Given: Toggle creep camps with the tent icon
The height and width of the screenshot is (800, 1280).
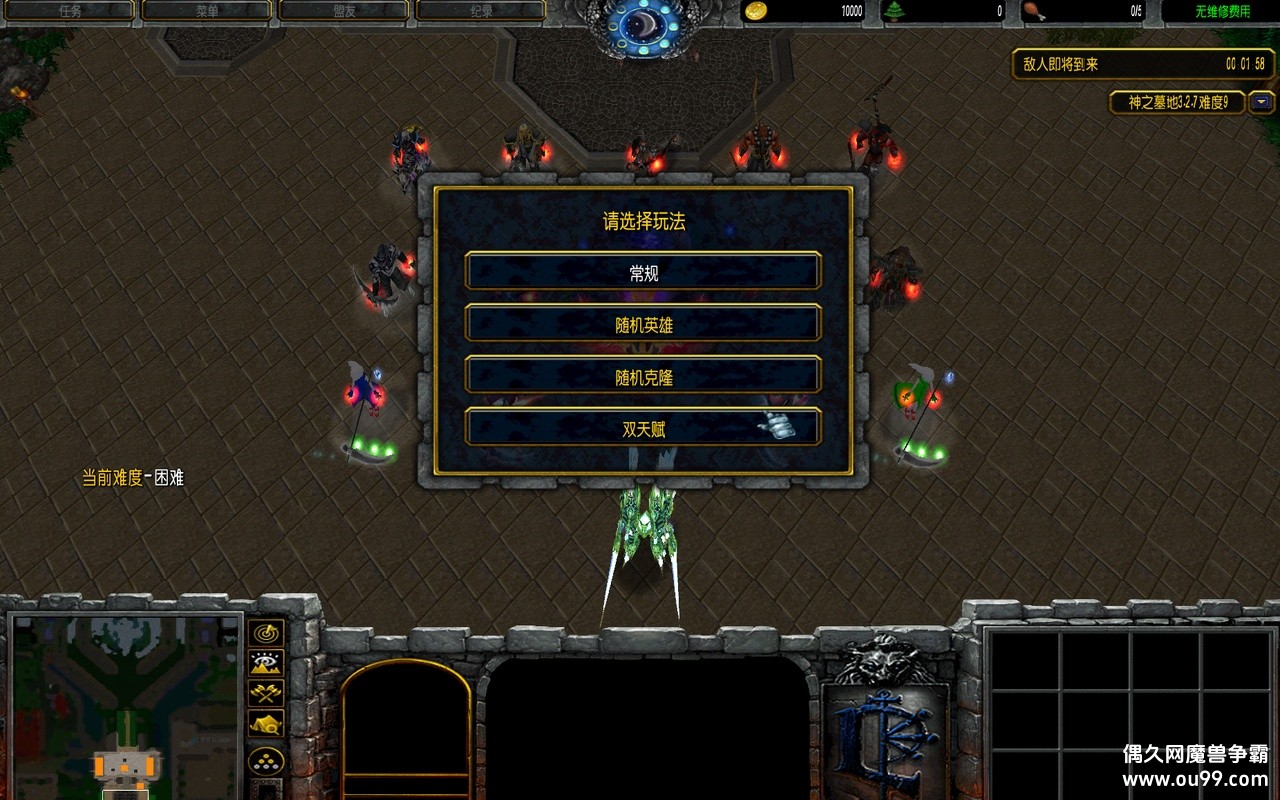Looking at the screenshot, I should pyautogui.click(x=265, y=722).
